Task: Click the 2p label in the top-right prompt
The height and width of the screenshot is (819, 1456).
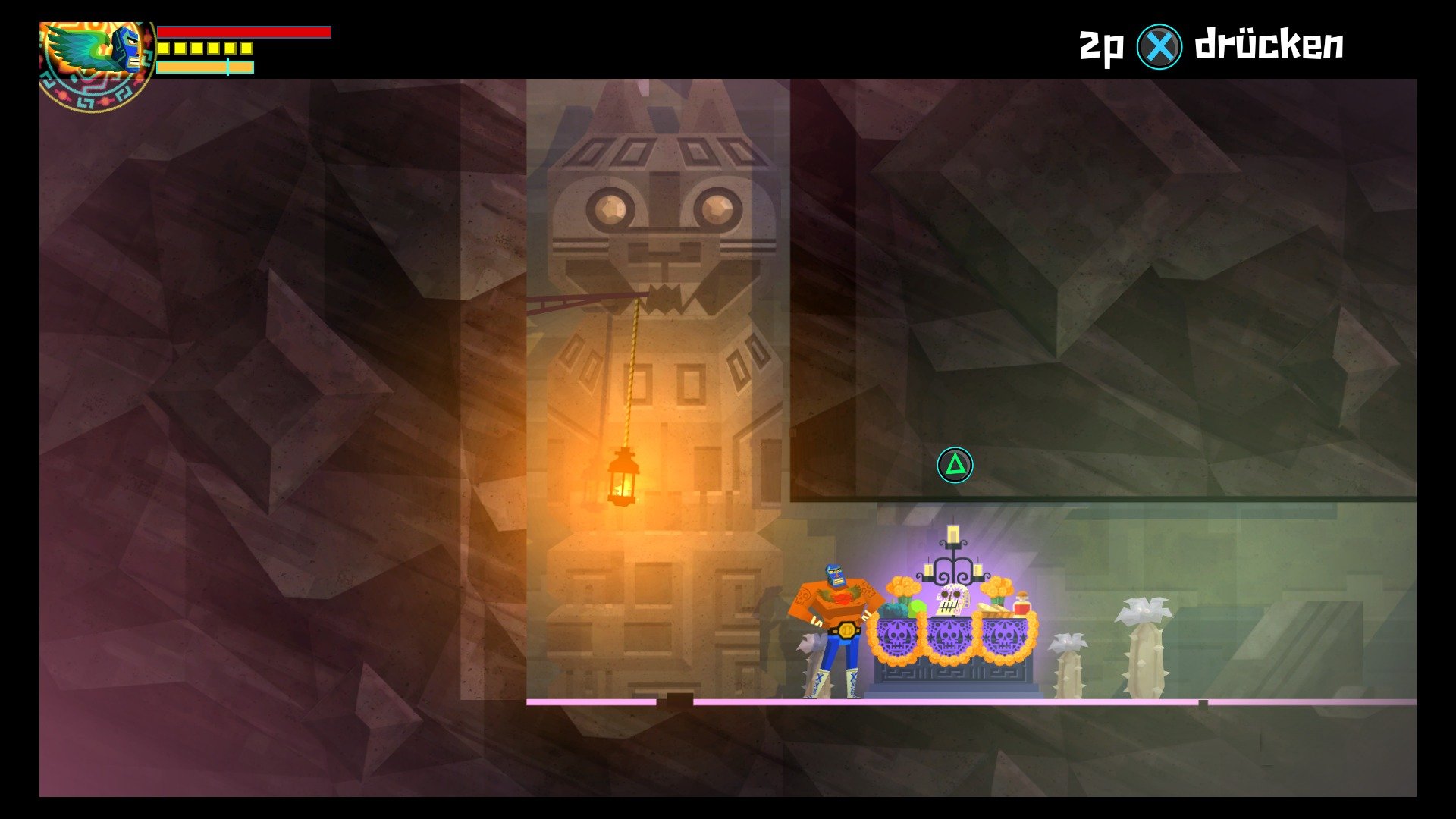Action: pyautogui.click(x=1099, y=45)
